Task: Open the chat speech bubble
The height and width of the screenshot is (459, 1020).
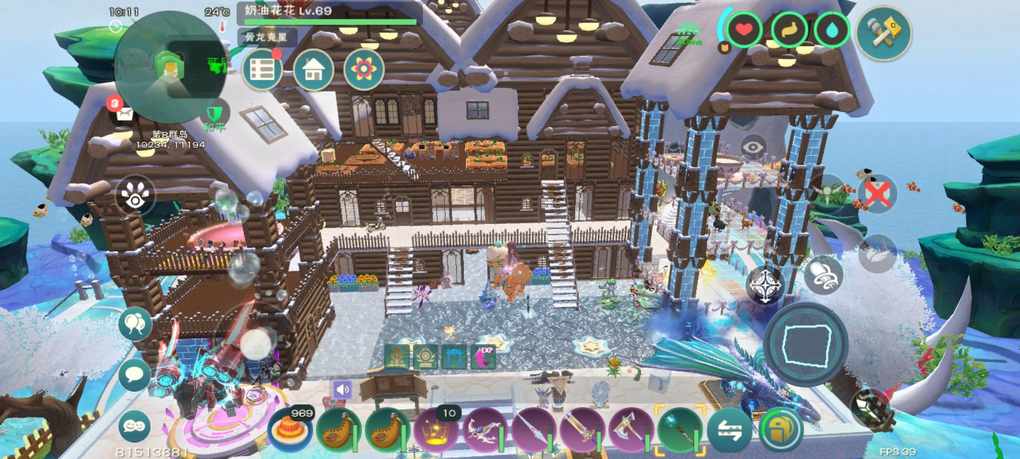Action: tap(135, 375)
